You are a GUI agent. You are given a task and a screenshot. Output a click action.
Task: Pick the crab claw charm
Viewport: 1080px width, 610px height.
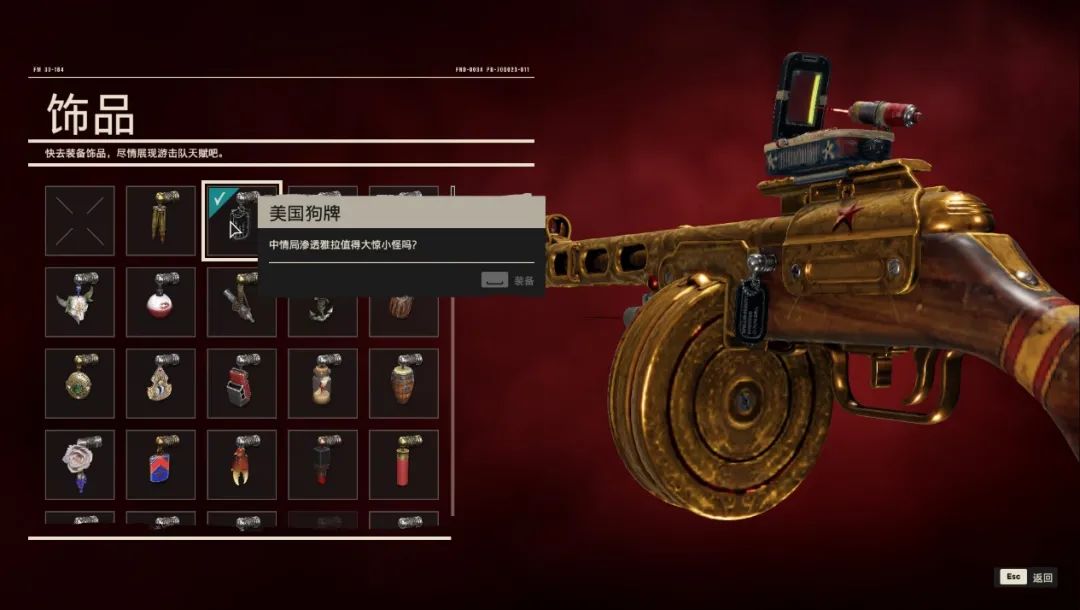click(x=242, y=465)
